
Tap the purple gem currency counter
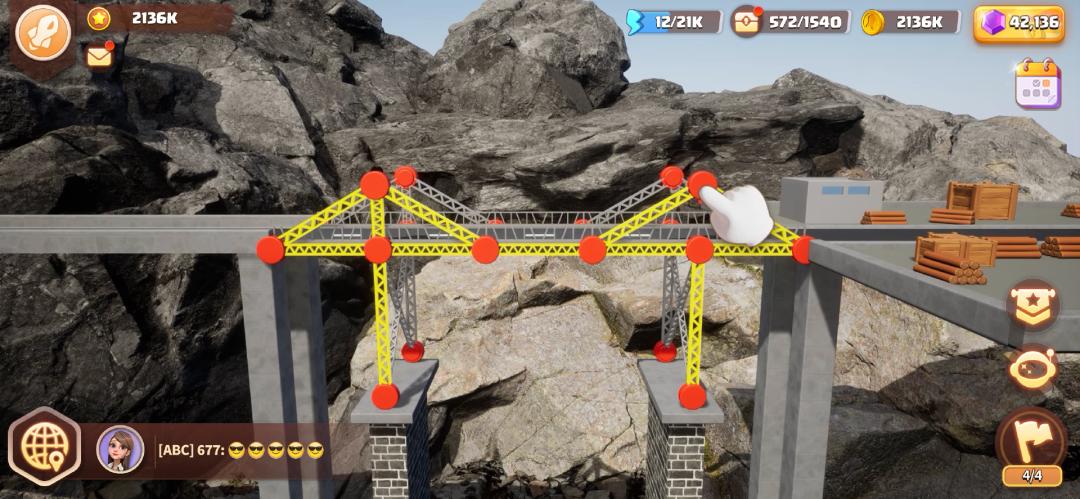tap(1018, 22)
